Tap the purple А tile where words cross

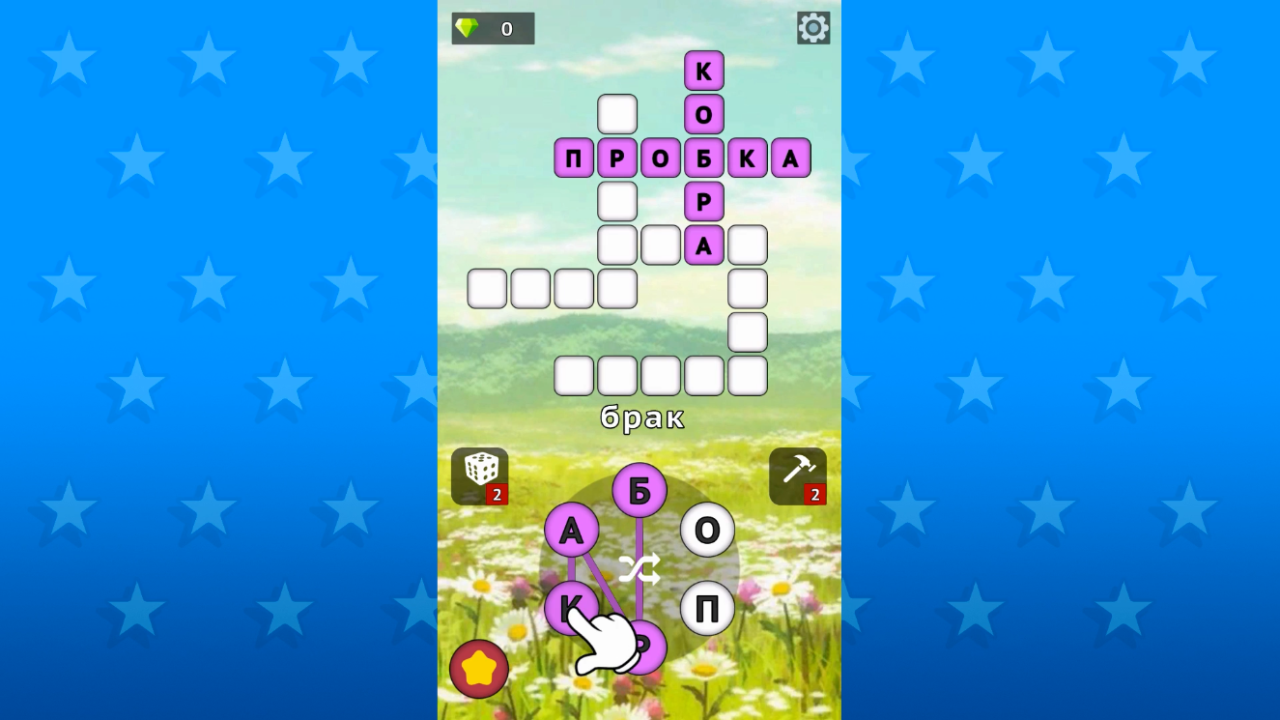click(704, 244)
